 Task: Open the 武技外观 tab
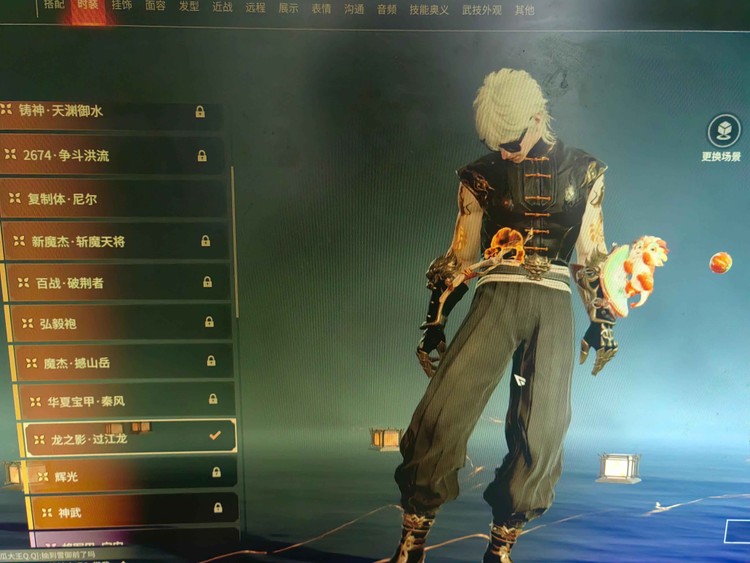(480, 10)
